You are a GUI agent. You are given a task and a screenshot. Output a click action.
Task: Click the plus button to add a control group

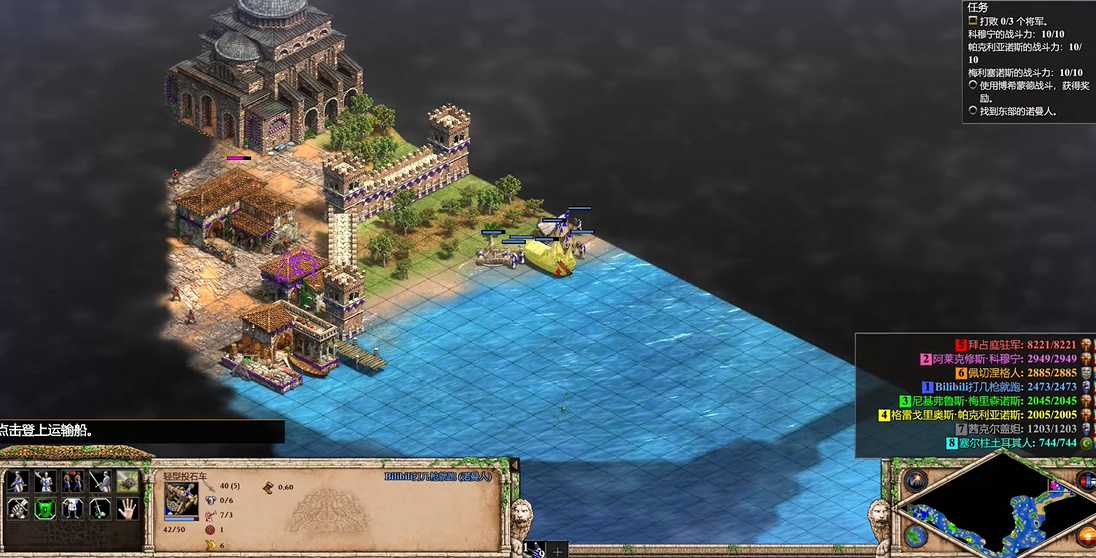click(558, 549)
